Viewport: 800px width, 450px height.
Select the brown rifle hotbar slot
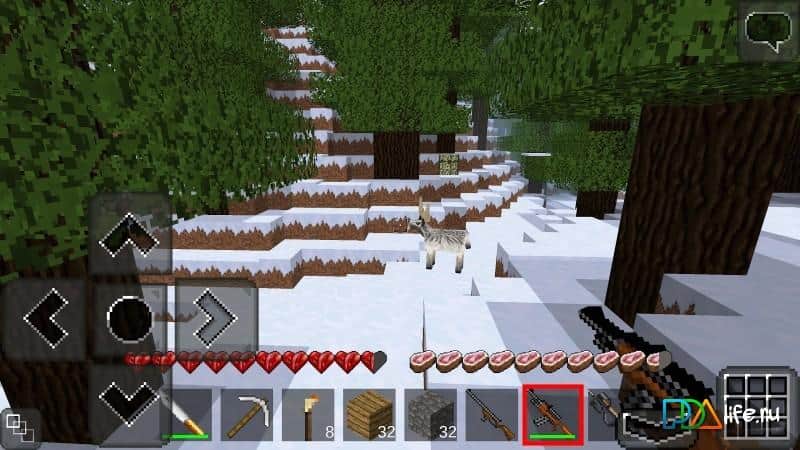click(491, 414)
